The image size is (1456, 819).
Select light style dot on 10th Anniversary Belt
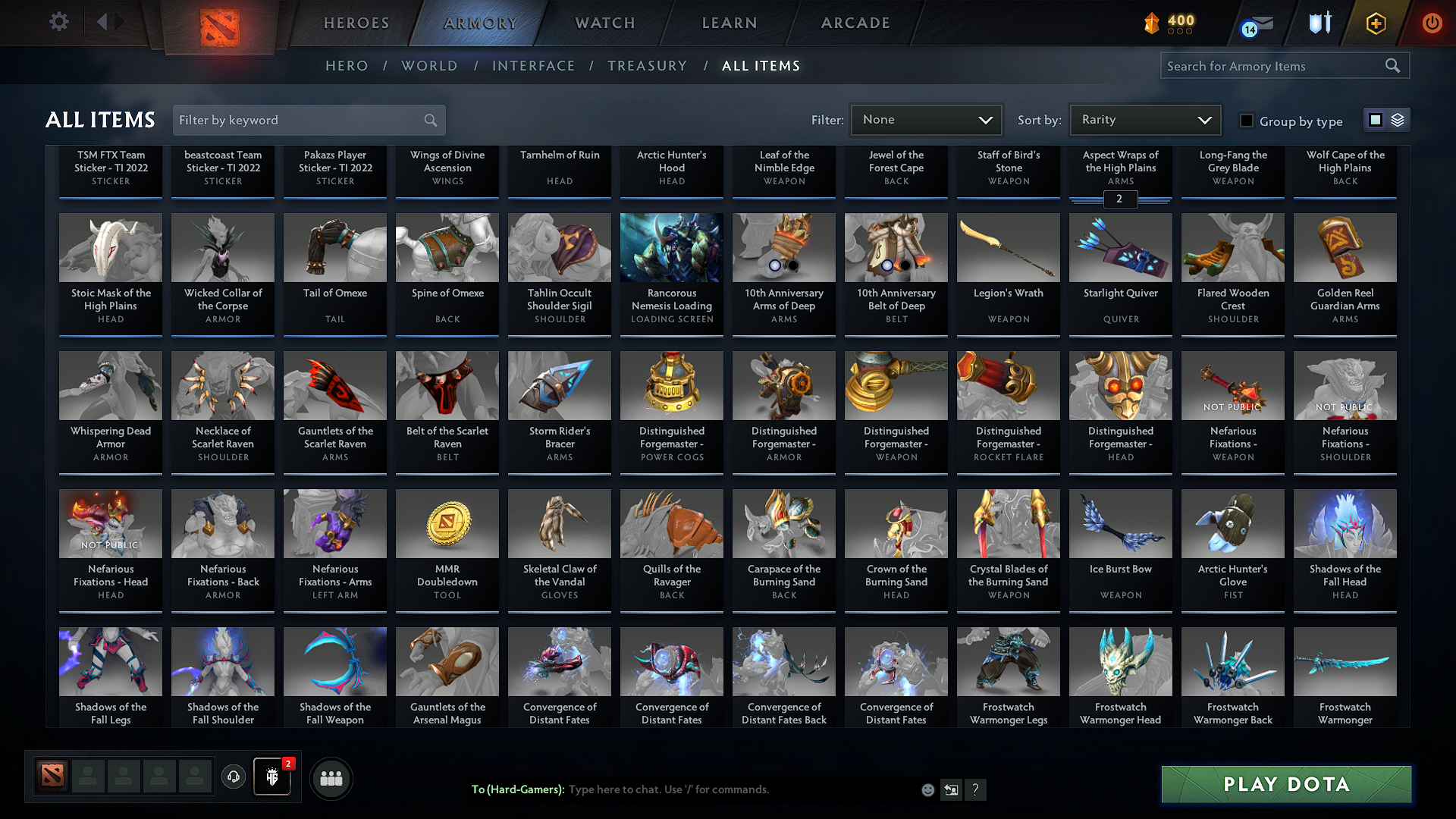(x=886, y=267)
